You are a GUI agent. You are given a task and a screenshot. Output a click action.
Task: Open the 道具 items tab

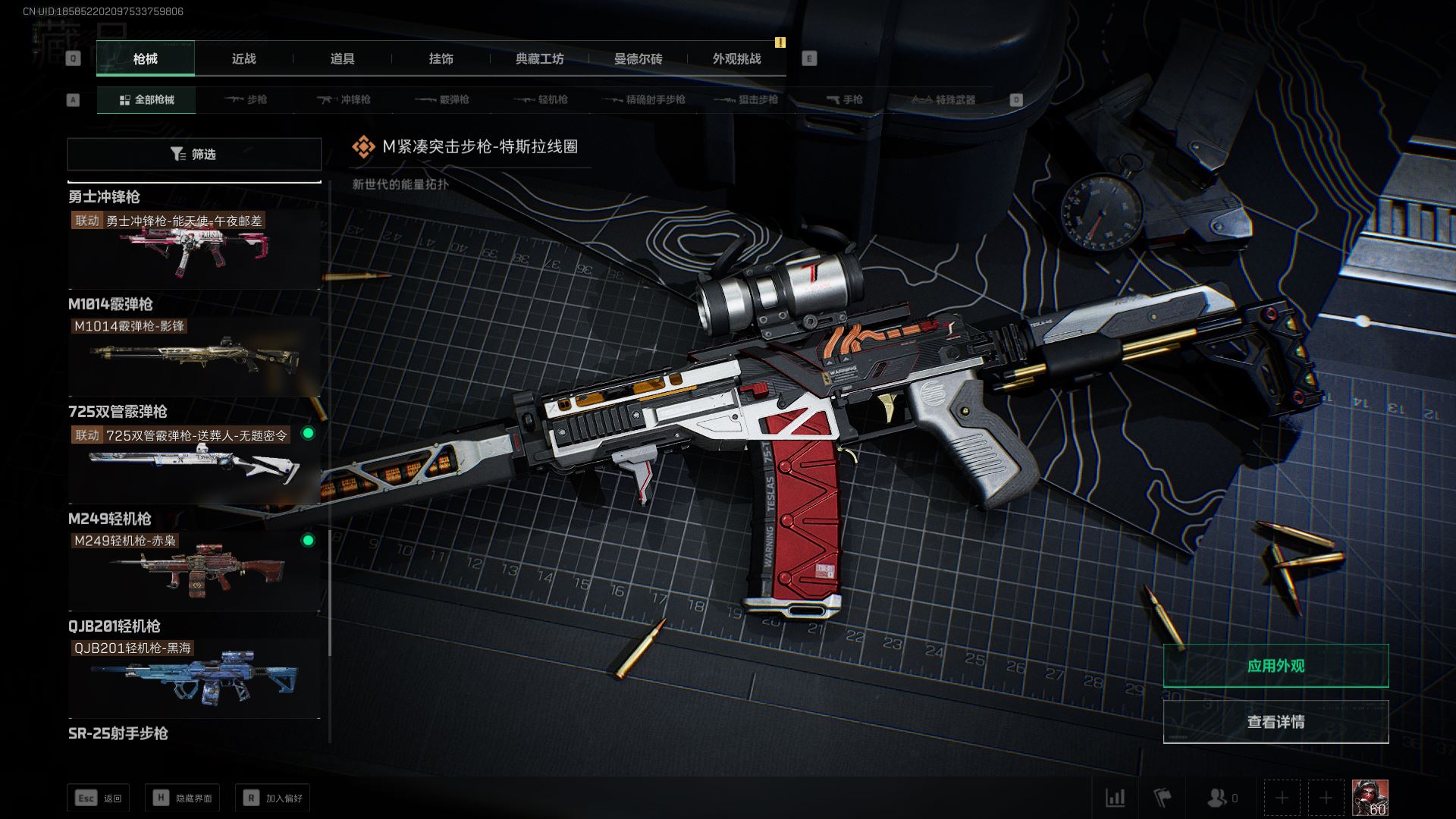coord(342,59)
